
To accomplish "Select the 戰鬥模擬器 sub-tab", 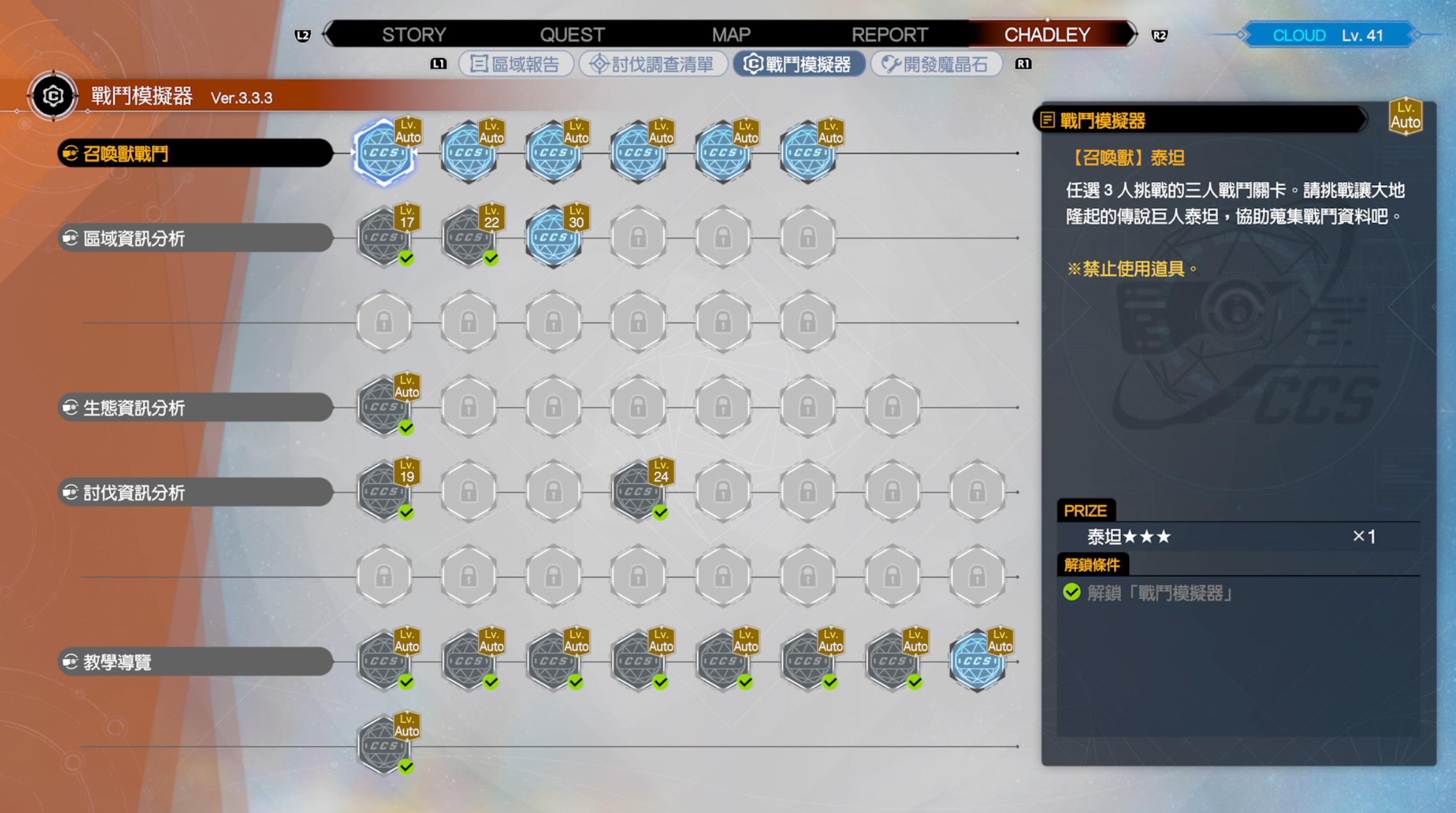I will 798,64.
